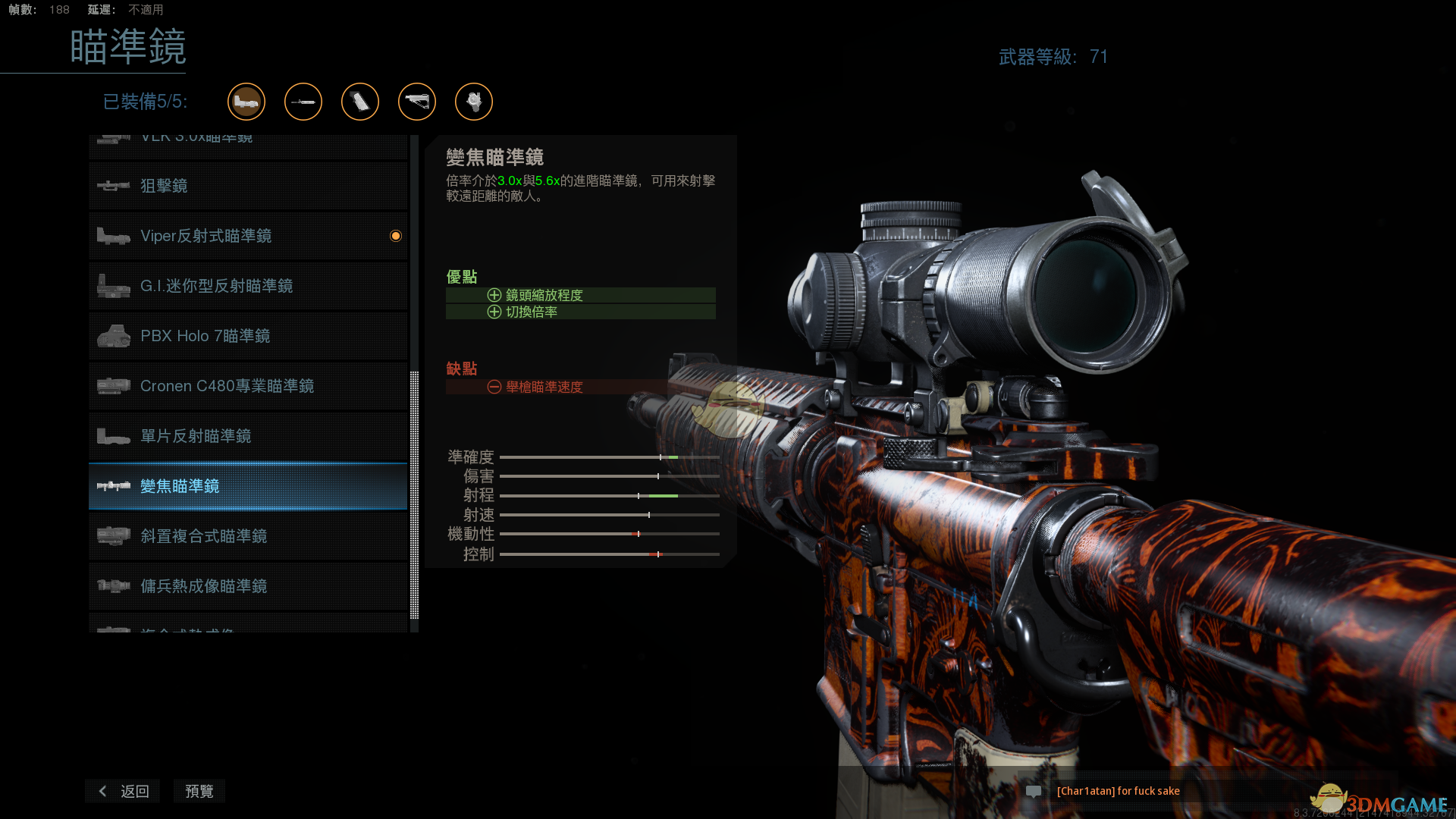This screenshot has height=819, width=1456.
Task: Select 斜置複合式瞄準鏡 optic
Action: click(x=248, y=536)
